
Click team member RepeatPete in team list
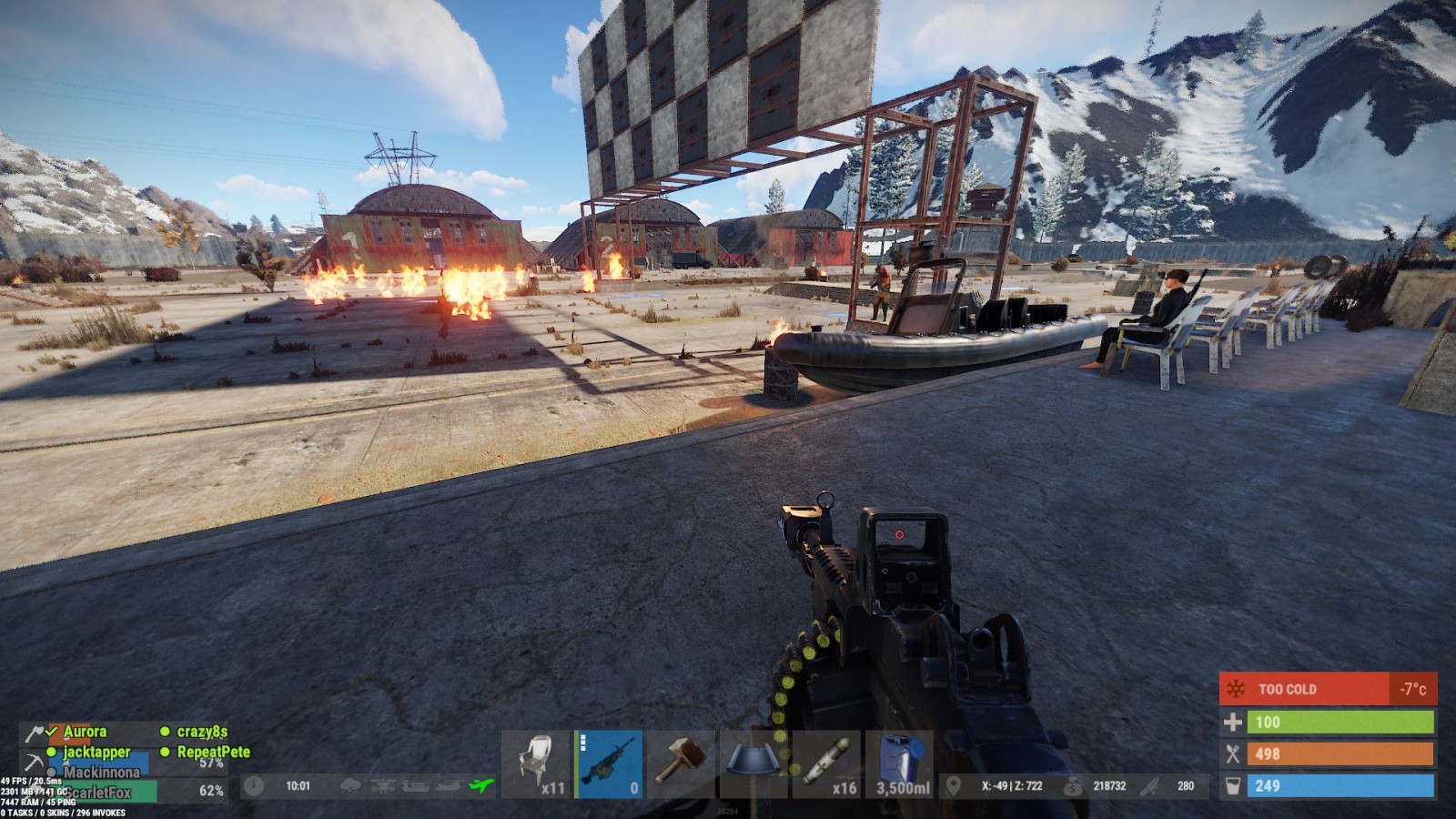213,753
